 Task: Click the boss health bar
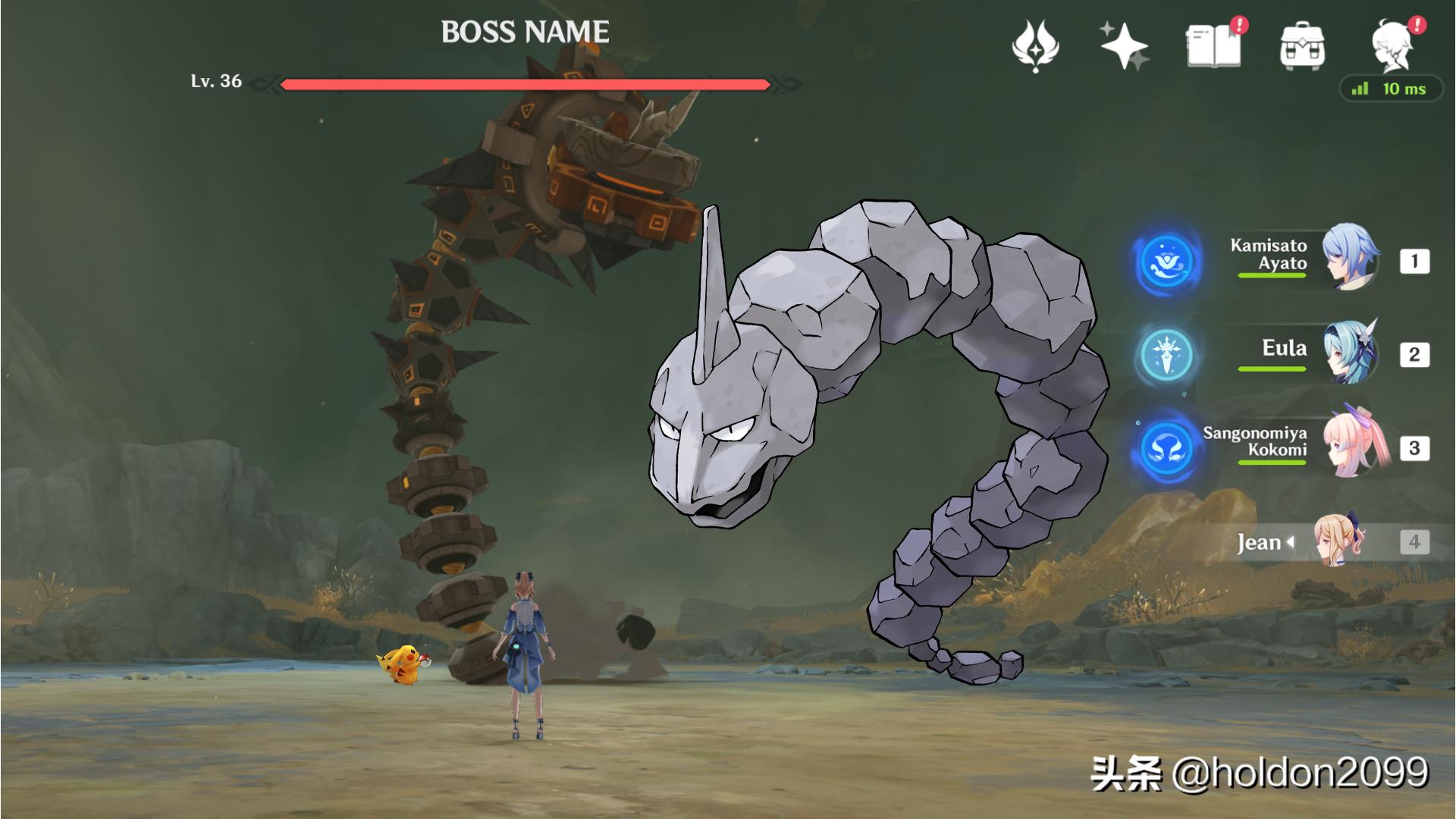tap(527, 83)
